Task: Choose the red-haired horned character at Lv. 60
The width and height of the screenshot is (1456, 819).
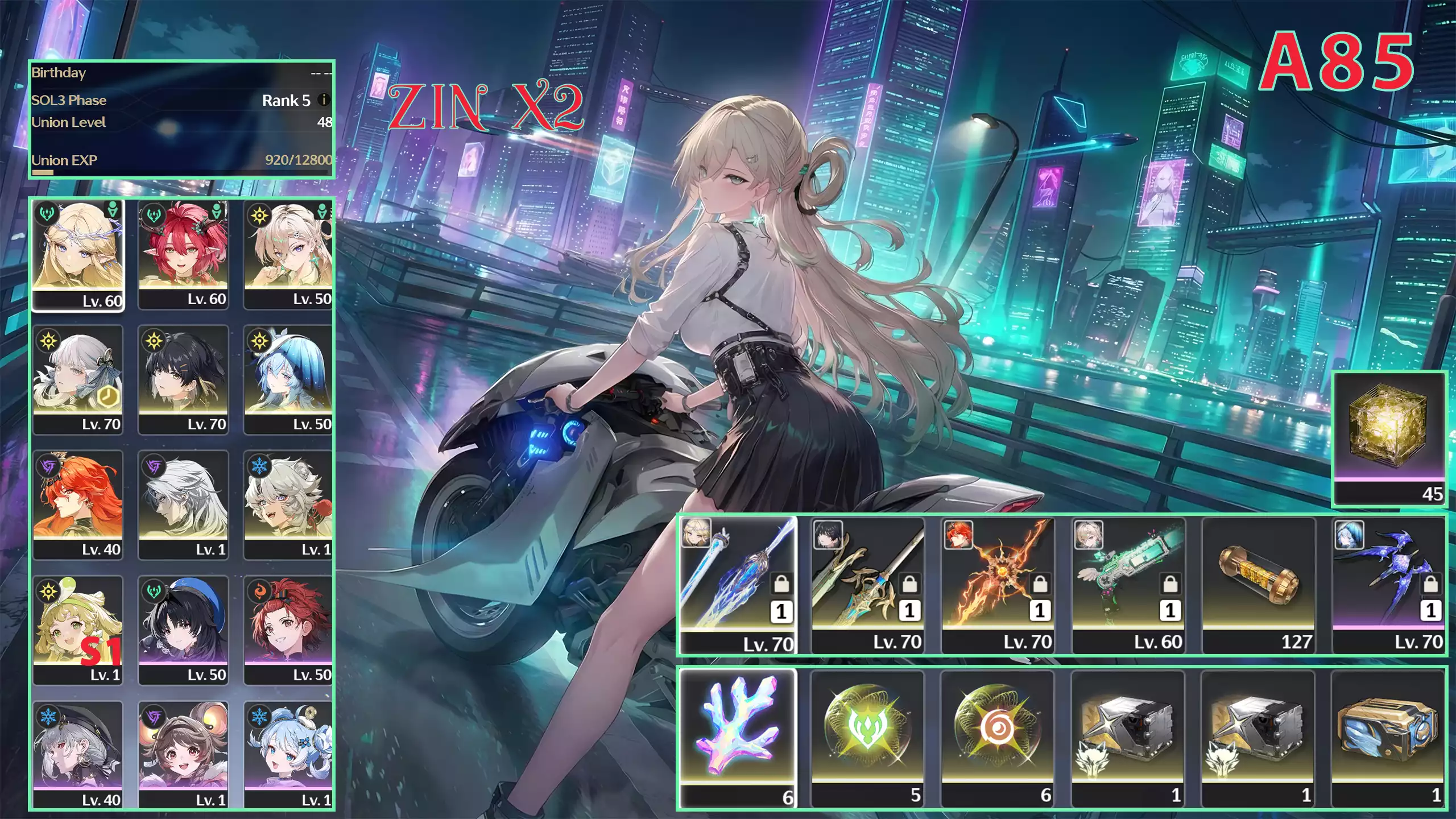Action: [183, 254]
